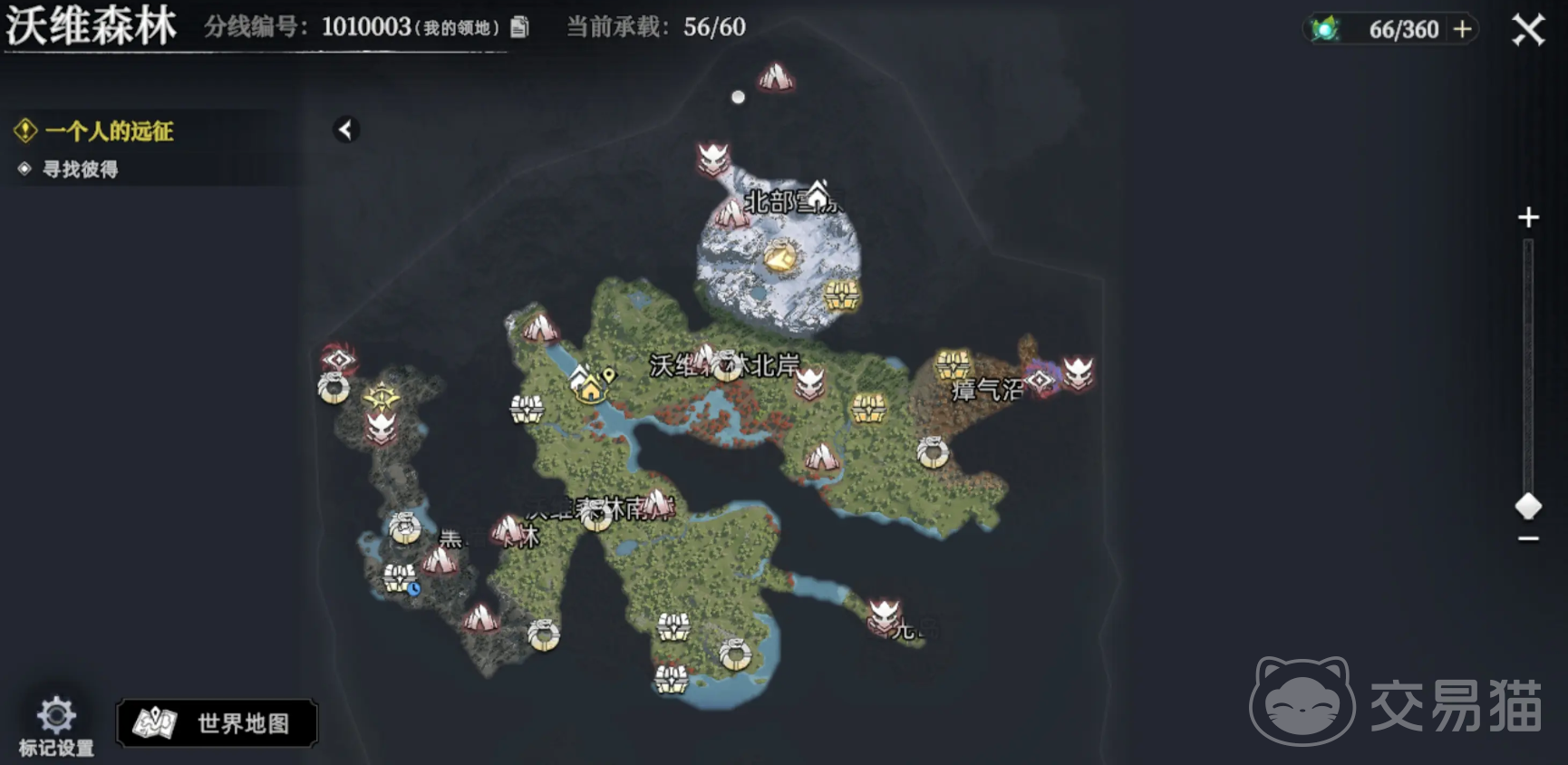
Task: Click the copy icon beside line number 1010003
Action: coord(518,27)
